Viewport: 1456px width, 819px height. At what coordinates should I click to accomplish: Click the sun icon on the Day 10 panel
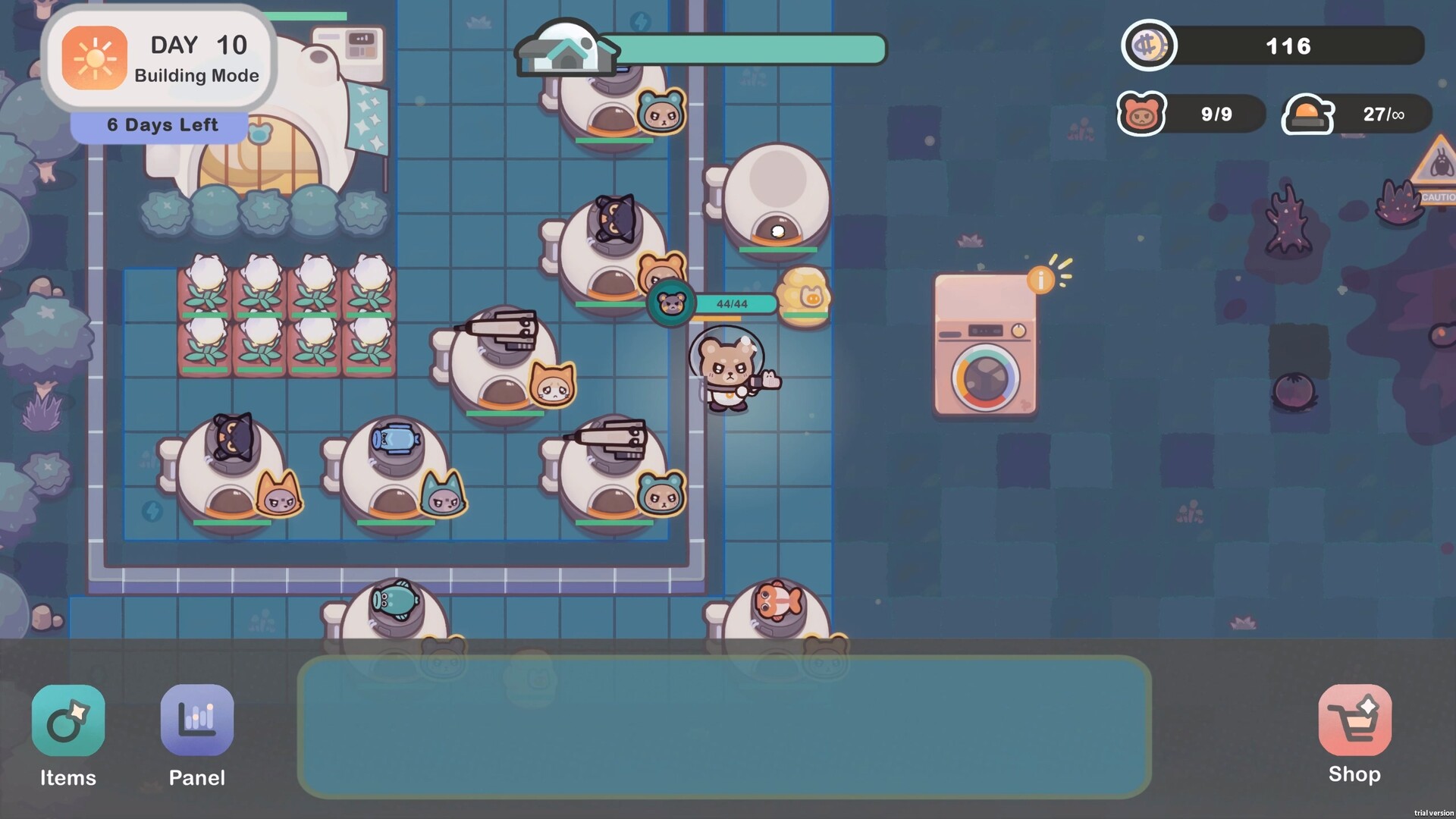96,58
